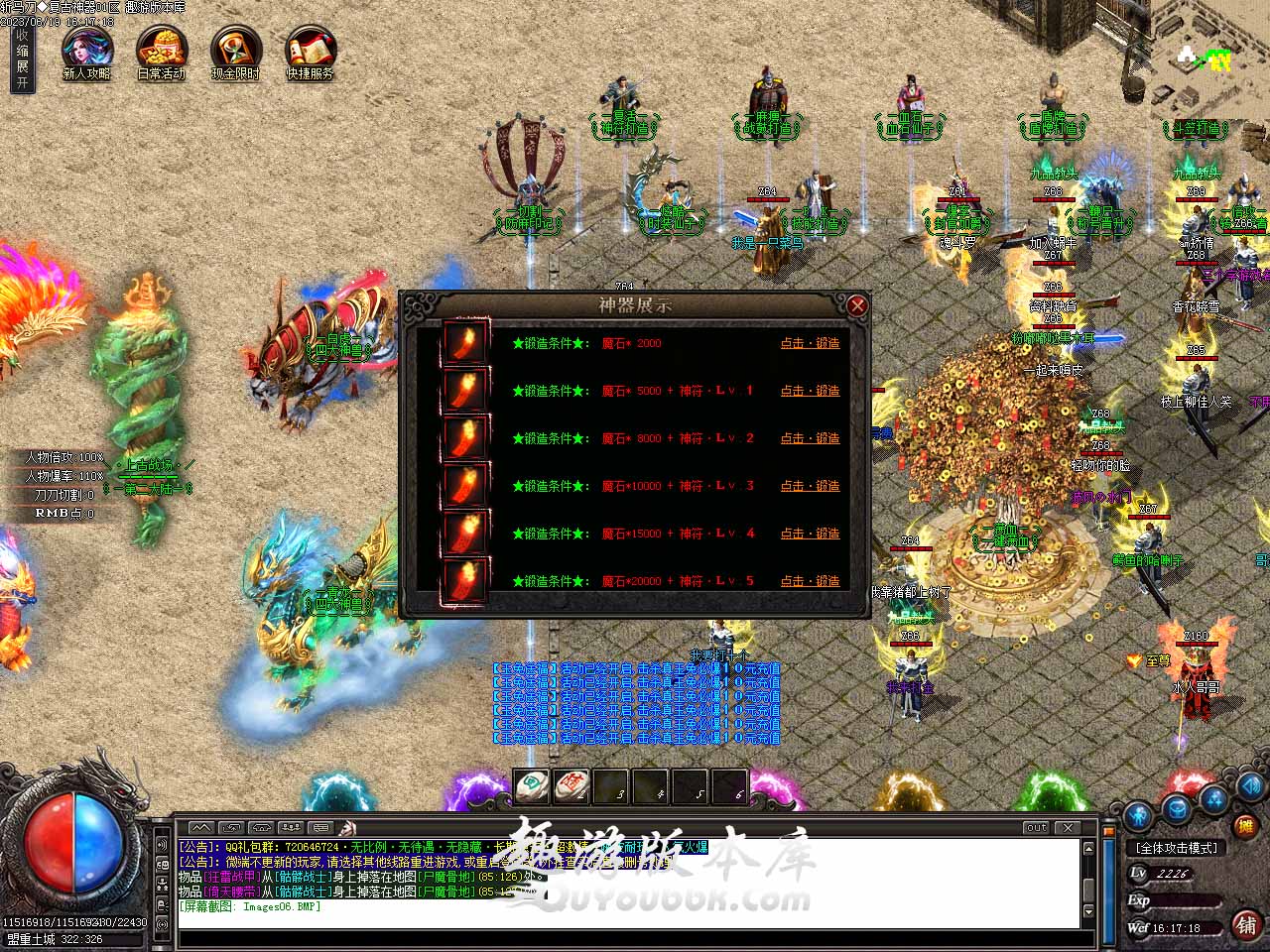Switch the 全体攻击模式 attack mode

click(x=1177, y=848)
